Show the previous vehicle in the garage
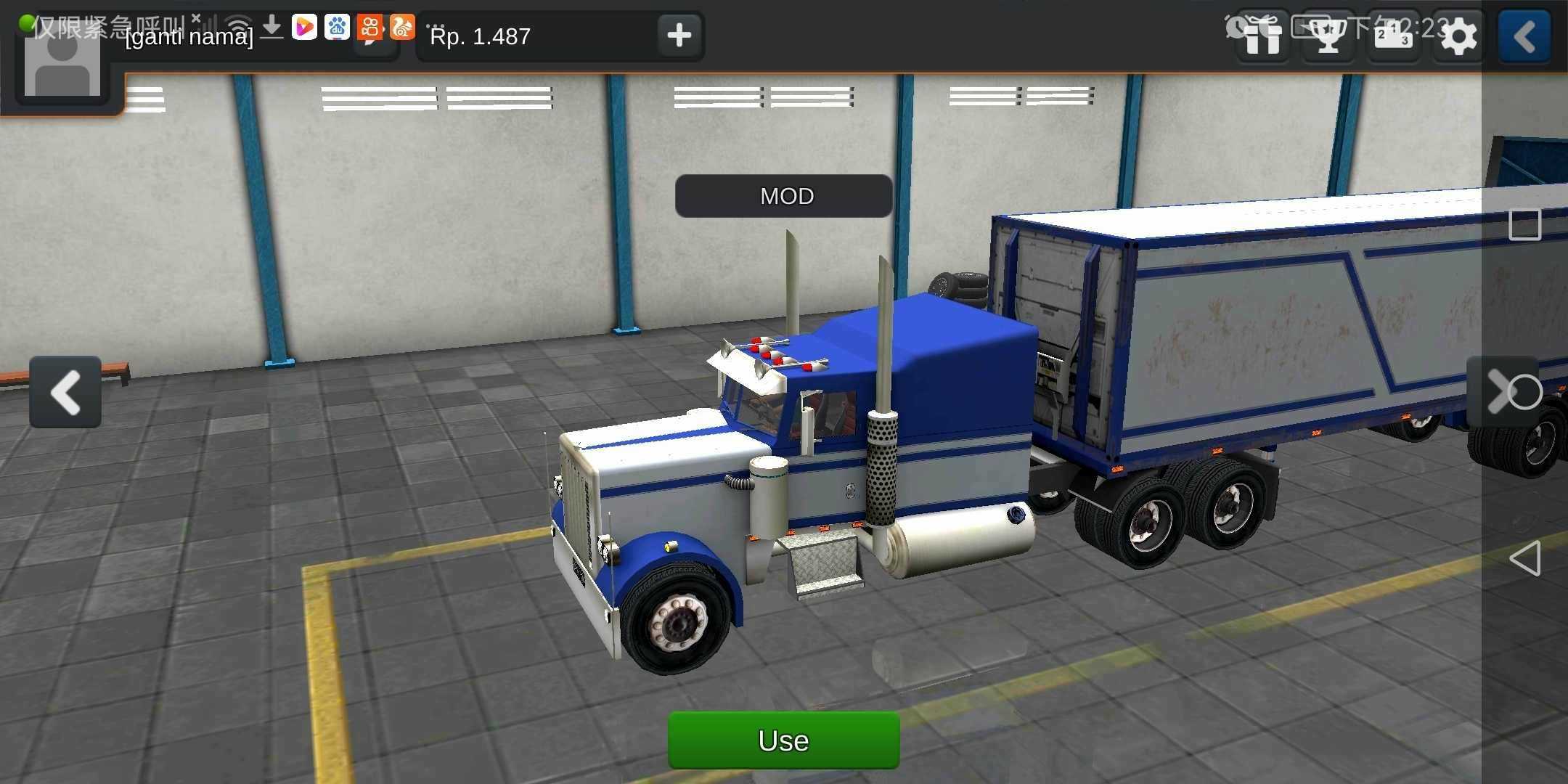Screen dimensions: 1568x784 65,392
